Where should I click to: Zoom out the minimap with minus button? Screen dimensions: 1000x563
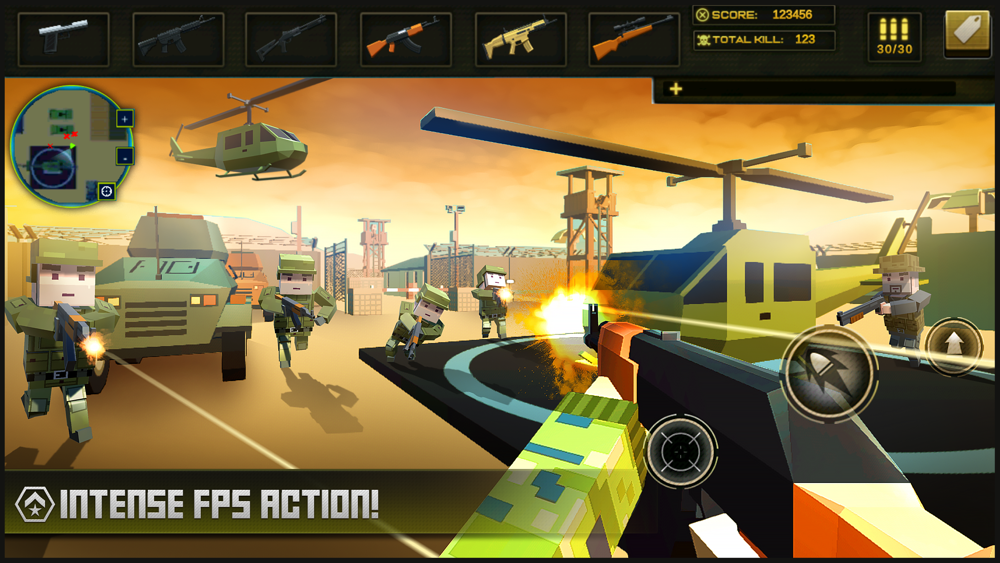click(x=125, y=156)
